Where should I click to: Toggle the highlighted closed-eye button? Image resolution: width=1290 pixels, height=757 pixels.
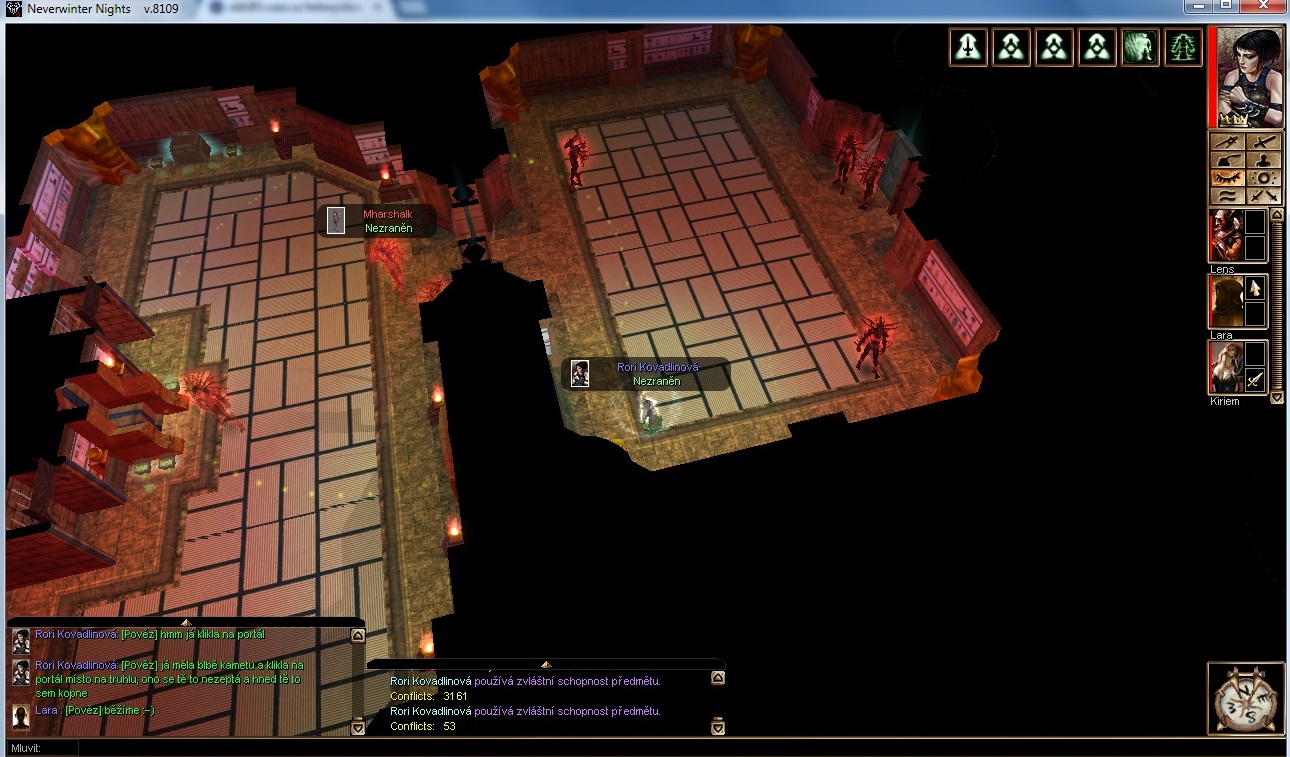(x=1228, y=177)
